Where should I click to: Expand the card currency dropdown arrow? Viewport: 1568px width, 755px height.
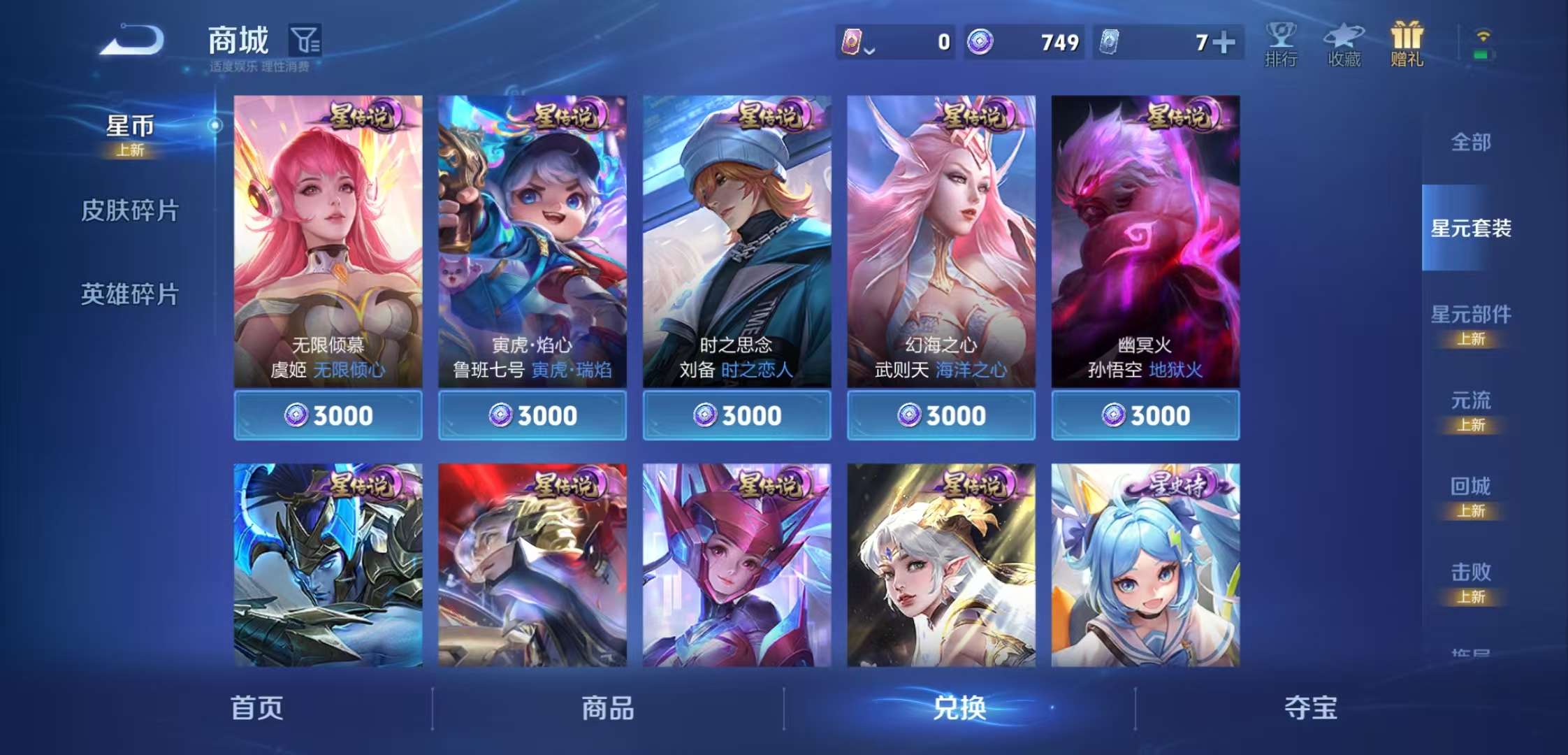click(x=869, y=49)
